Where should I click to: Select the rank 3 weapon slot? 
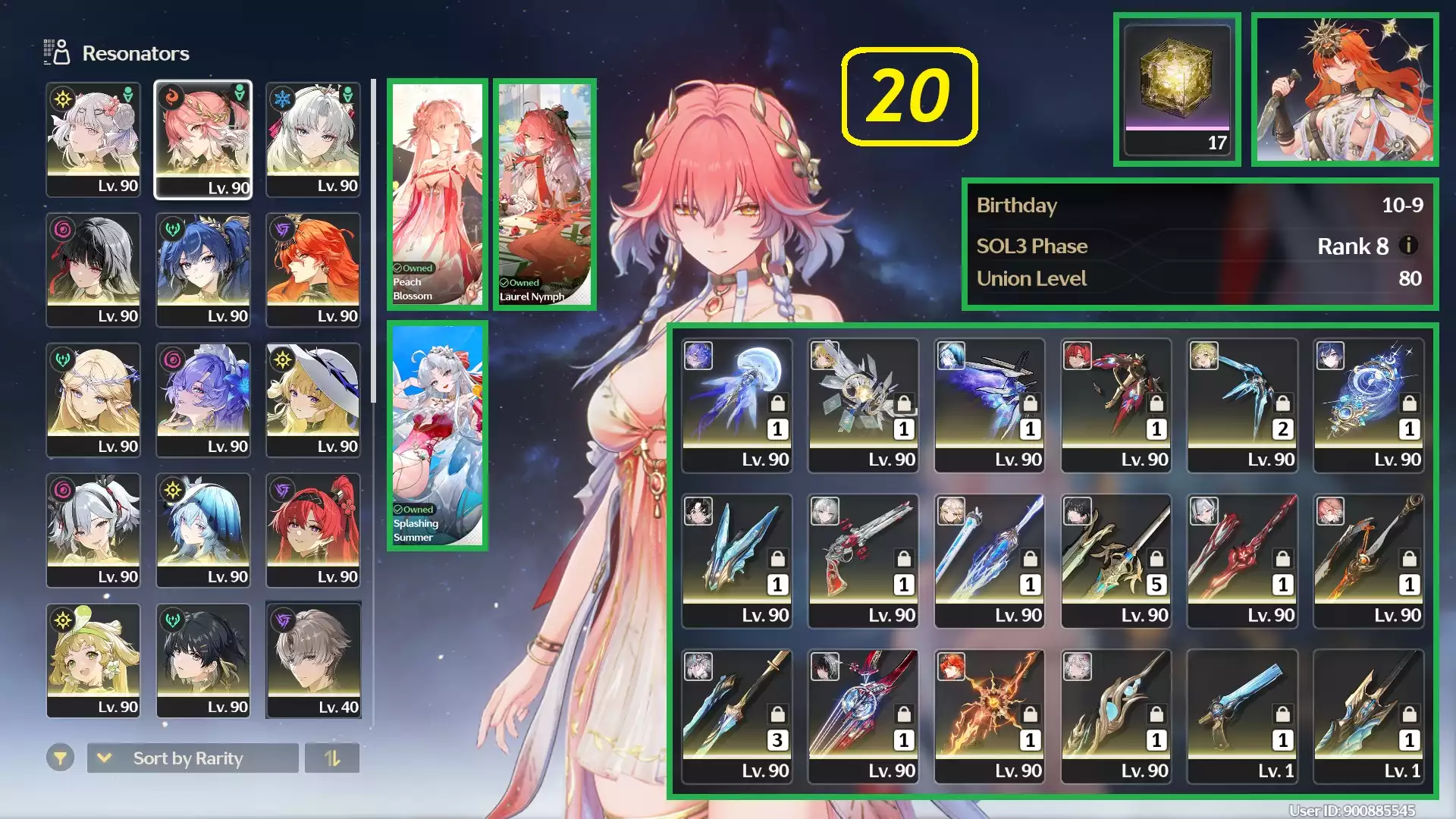(x=737, y=717)
